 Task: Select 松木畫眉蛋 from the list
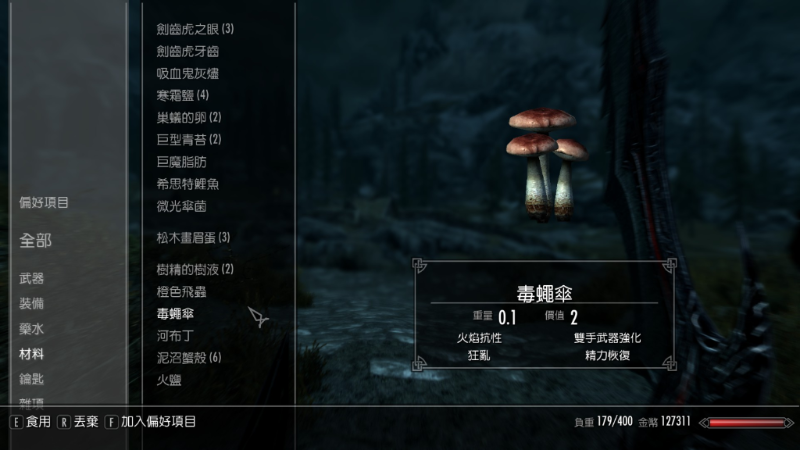click(x=193, y=237)
